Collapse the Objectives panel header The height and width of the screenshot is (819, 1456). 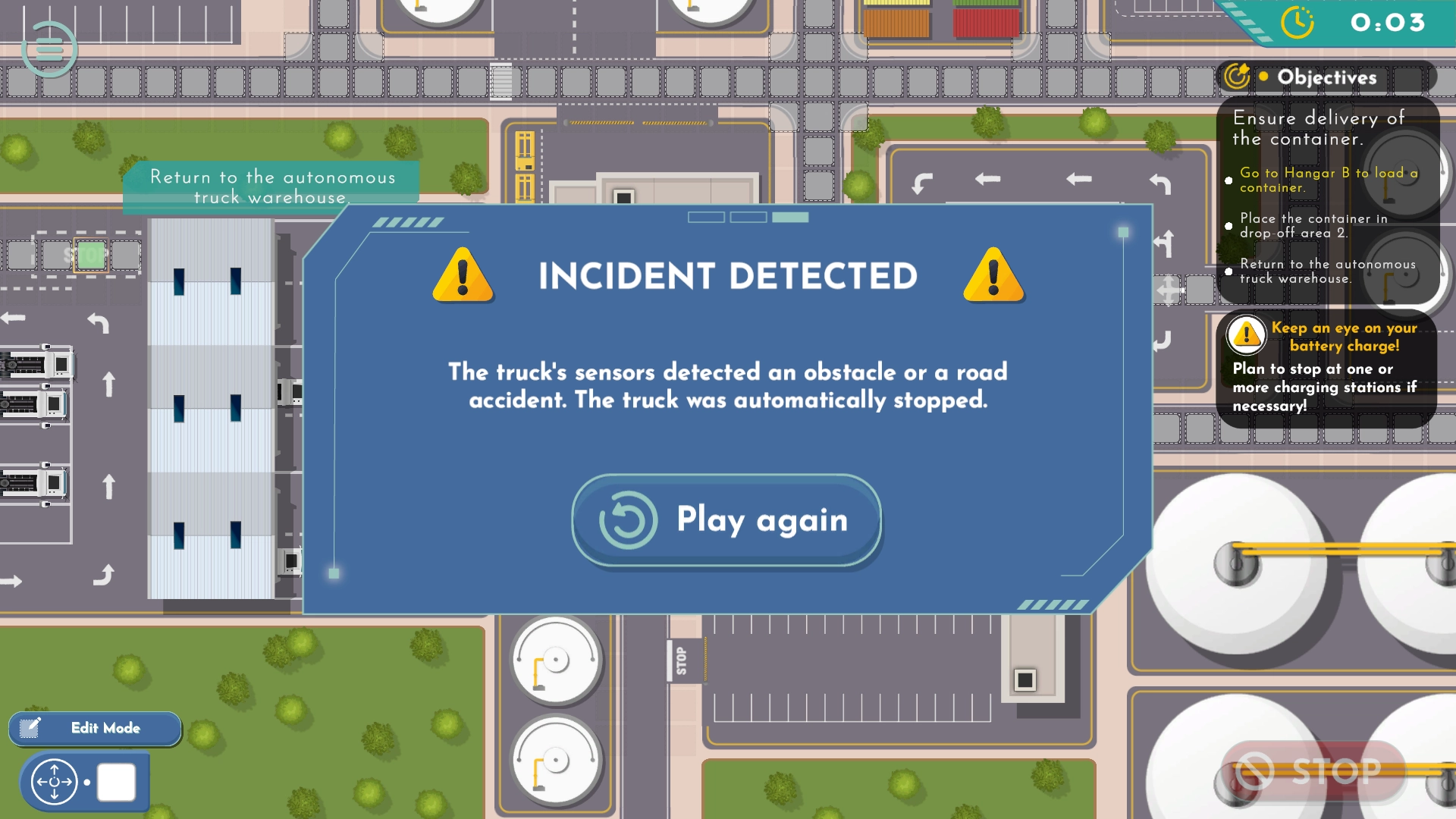point(1326,77)
